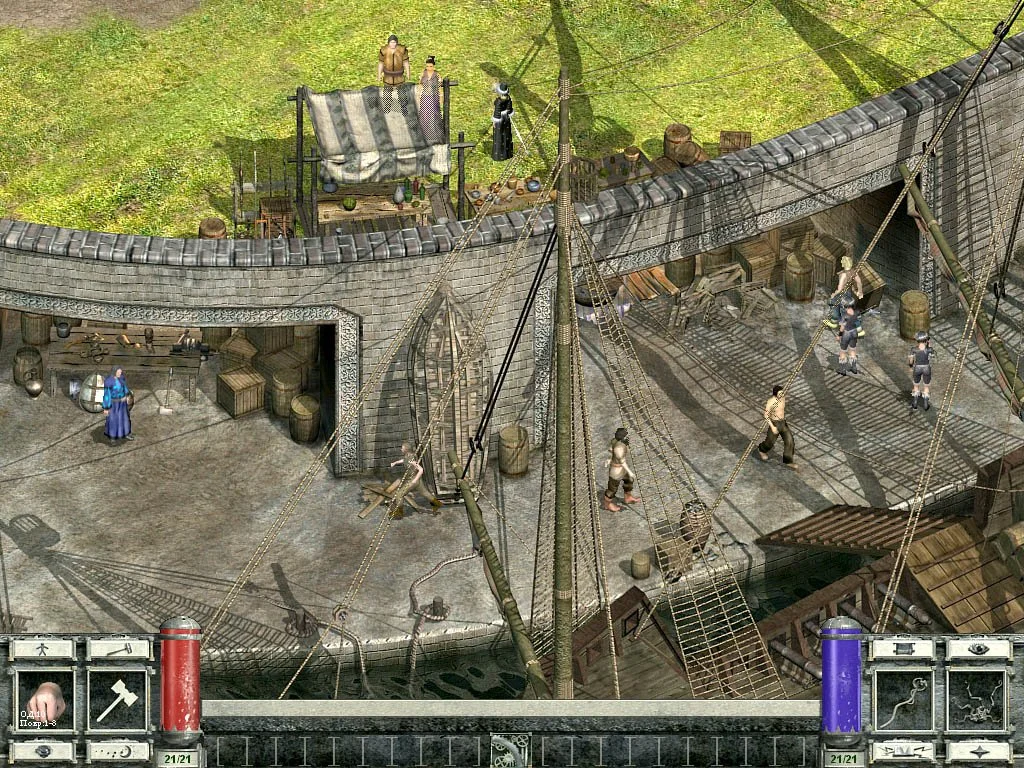Select the serpent-shaped spell slot

903,700
